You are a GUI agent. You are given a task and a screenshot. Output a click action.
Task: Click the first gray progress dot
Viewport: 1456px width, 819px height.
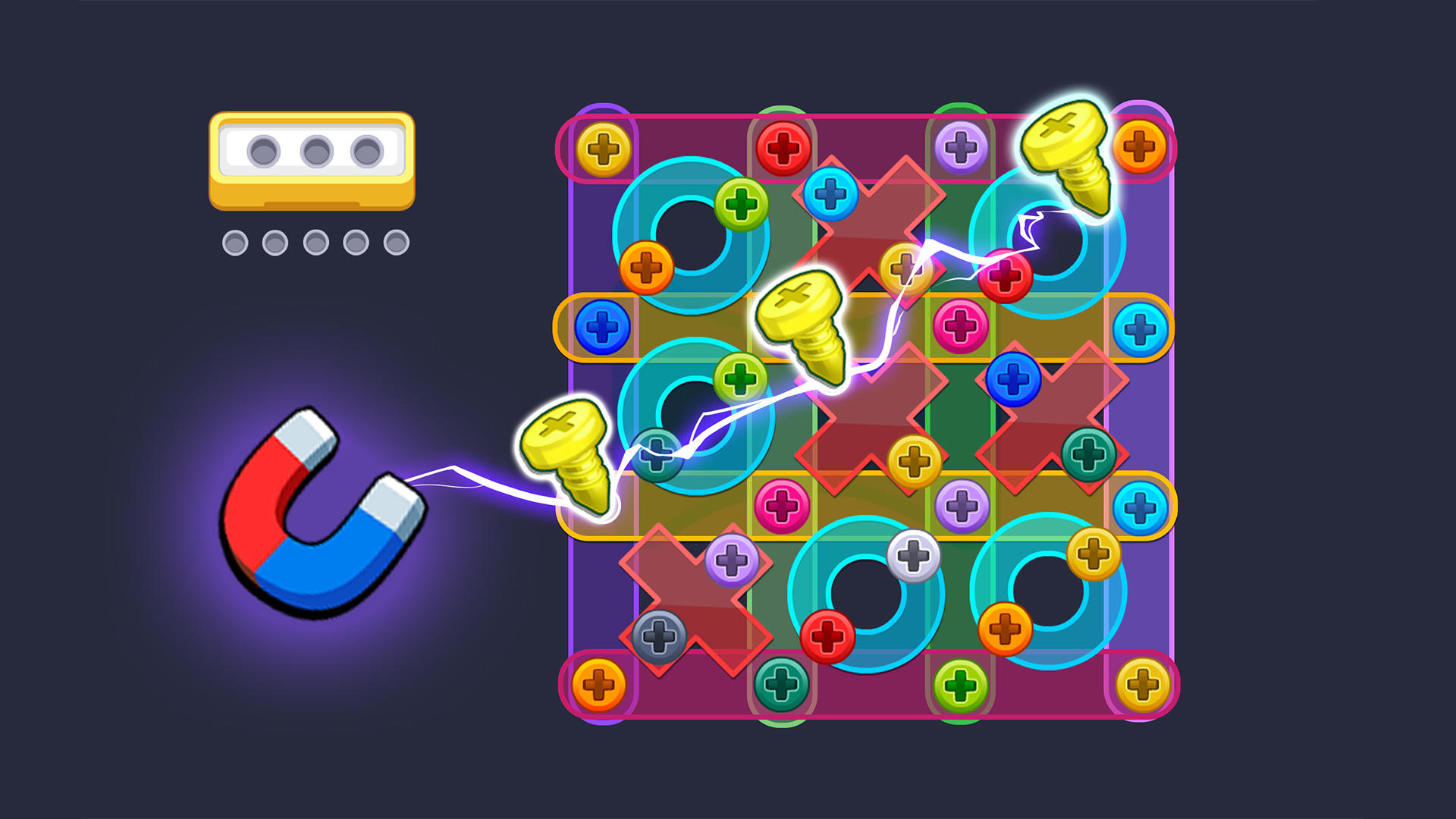[235, 241]
